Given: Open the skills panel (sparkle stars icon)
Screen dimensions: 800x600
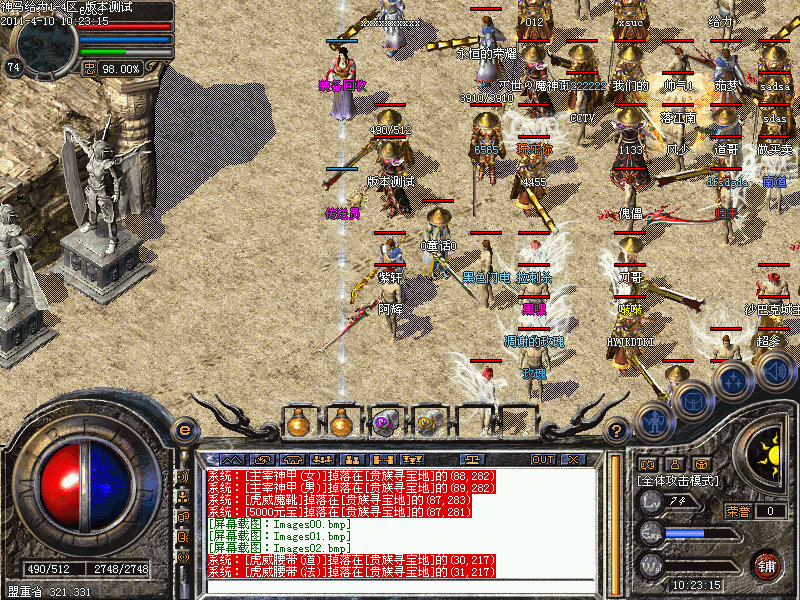Looking at the screenshot, I should (733, 381).
